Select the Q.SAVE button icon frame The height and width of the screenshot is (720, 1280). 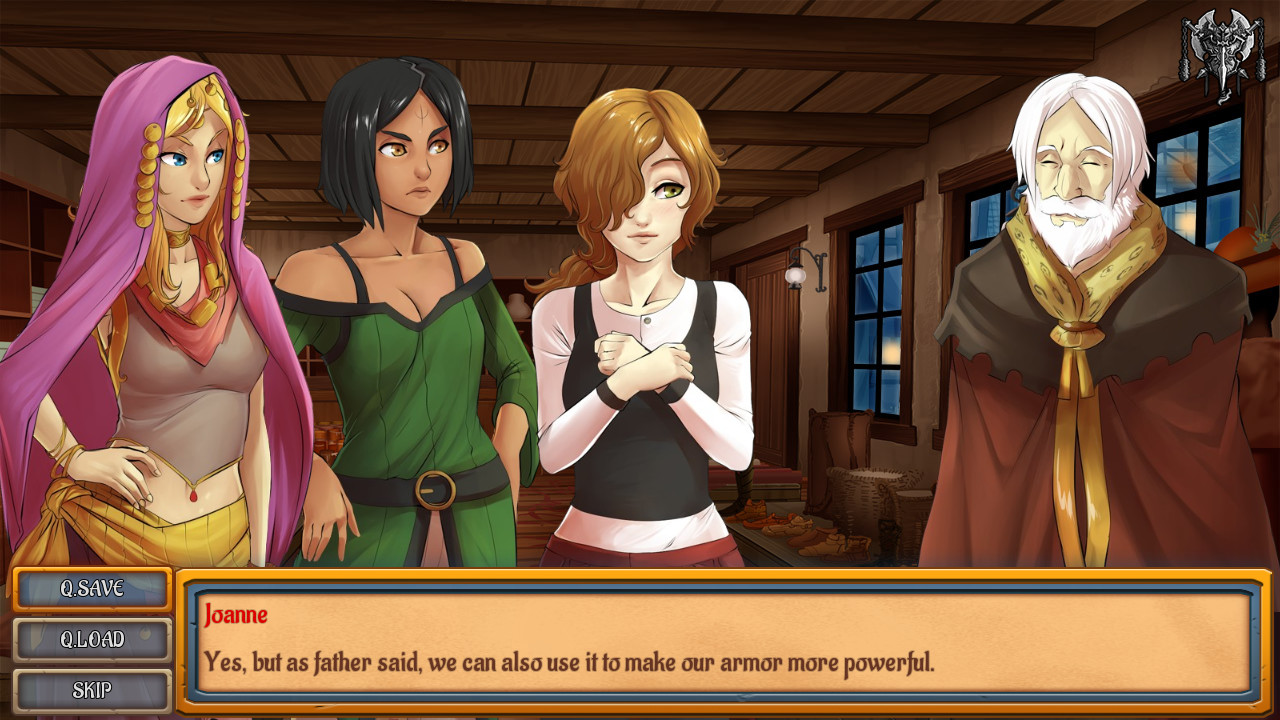(x=90, y=589)
